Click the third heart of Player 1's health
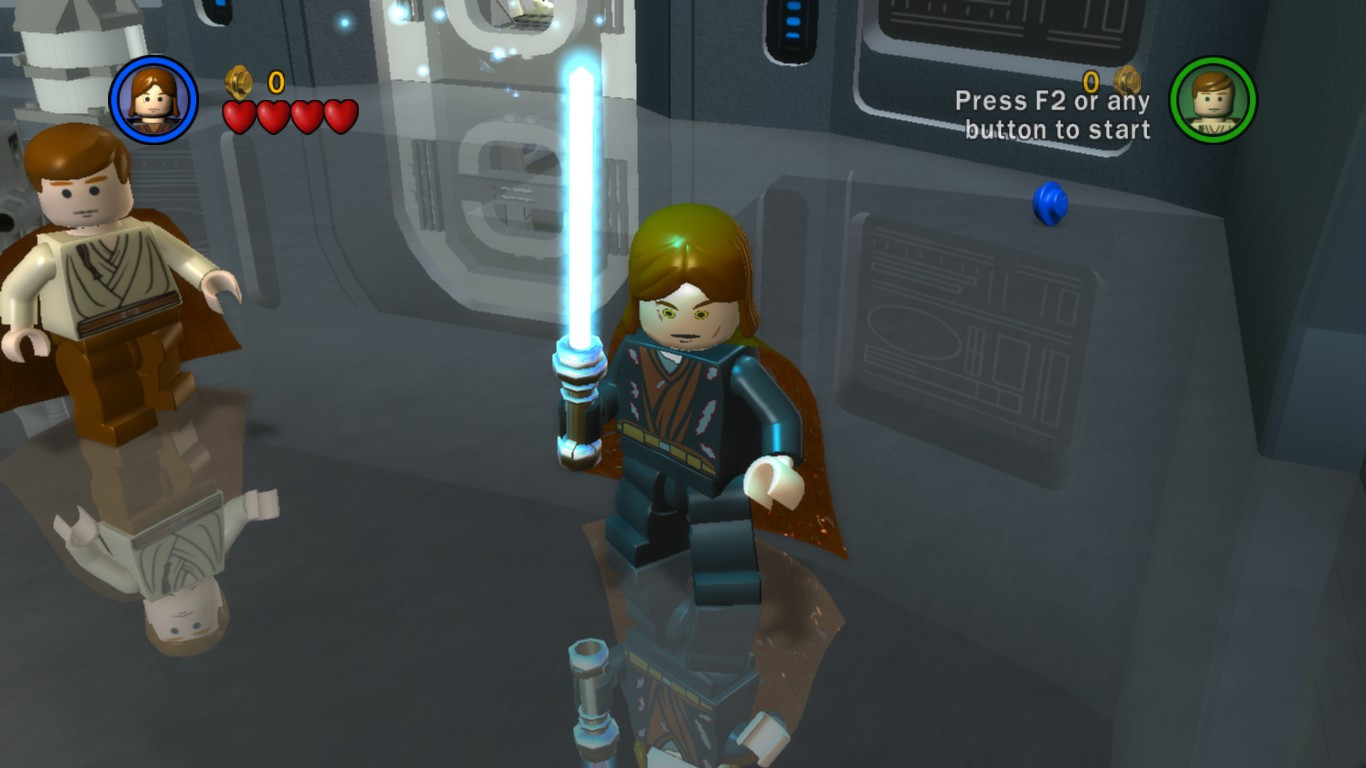Viewport: 1366px width, 768px height. [x=307, y=115]
